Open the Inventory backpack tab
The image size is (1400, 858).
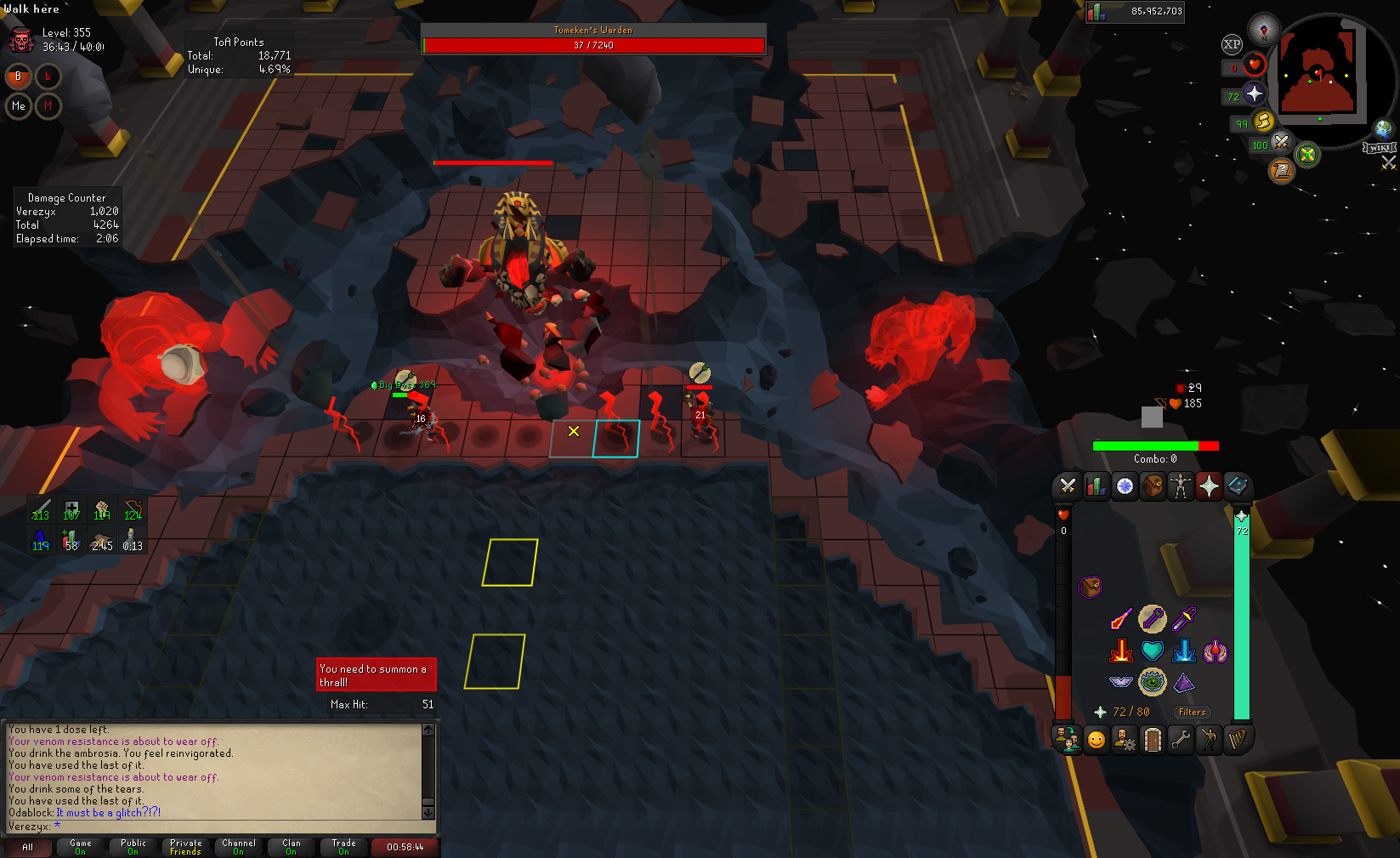[1153, 486]
